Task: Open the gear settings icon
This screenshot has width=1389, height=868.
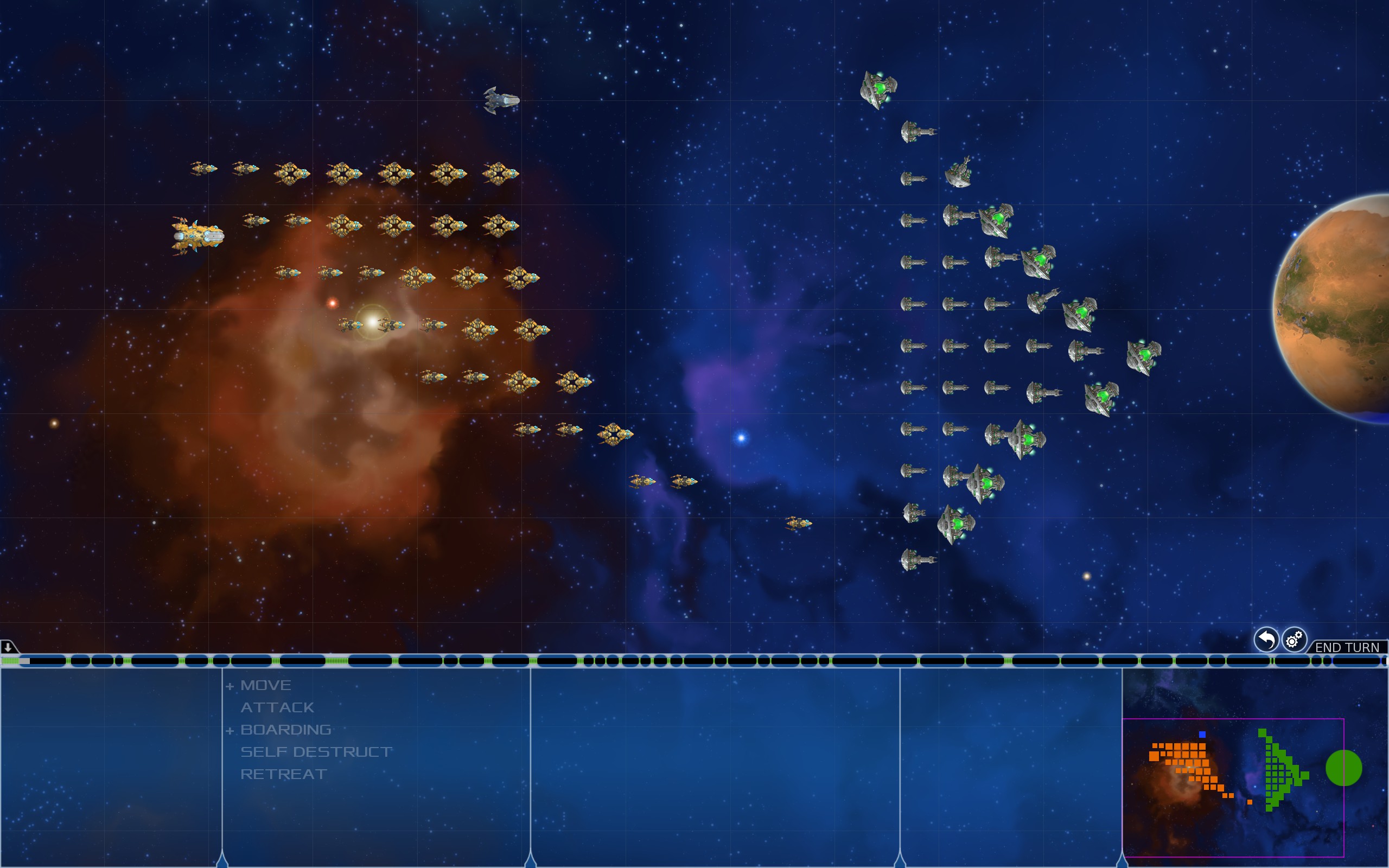Action: (x=1294, y=640)
